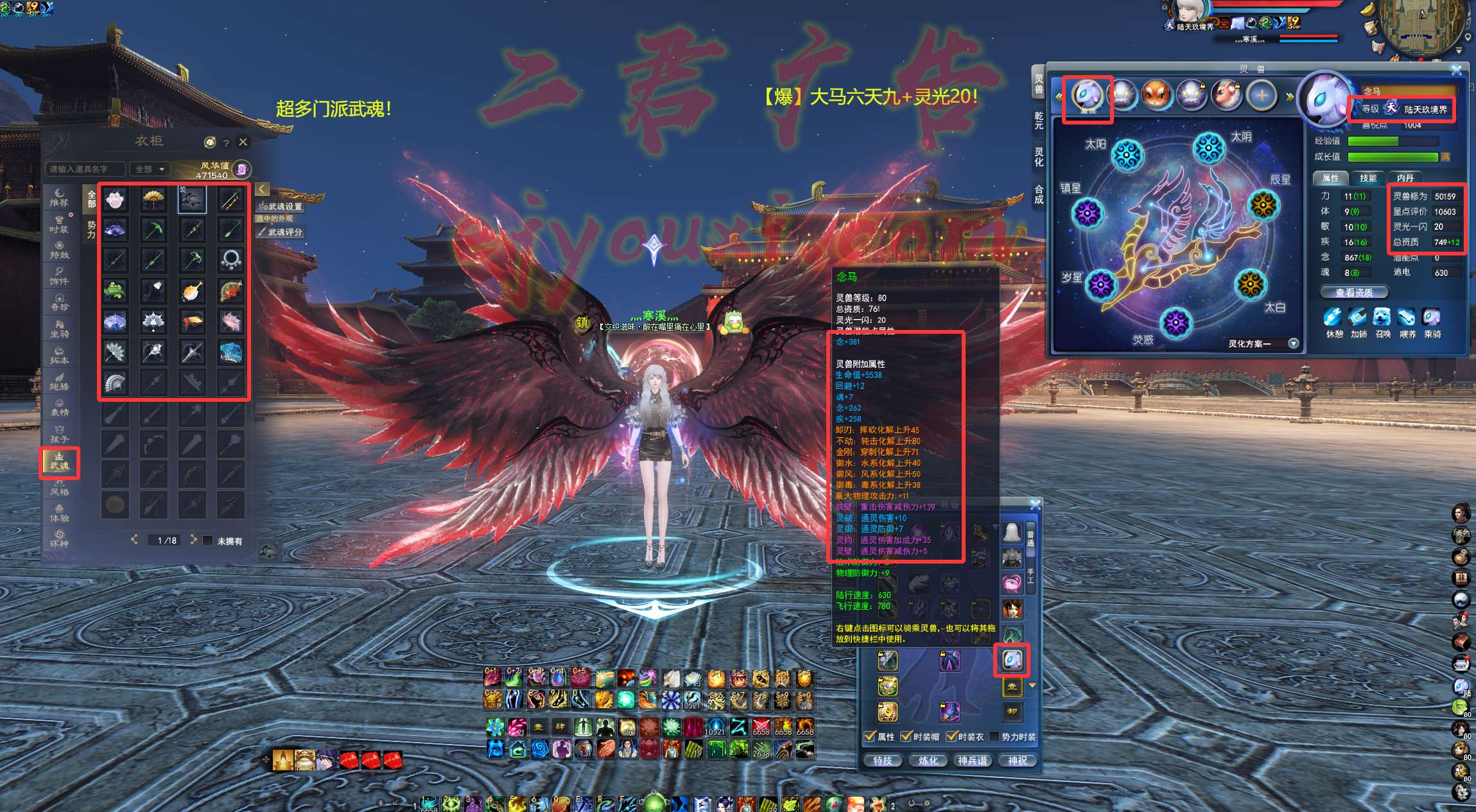This screenshot has width=1476, height=812.
Task: Add a new pet slot with plus button
Action: coord(1262,96)
